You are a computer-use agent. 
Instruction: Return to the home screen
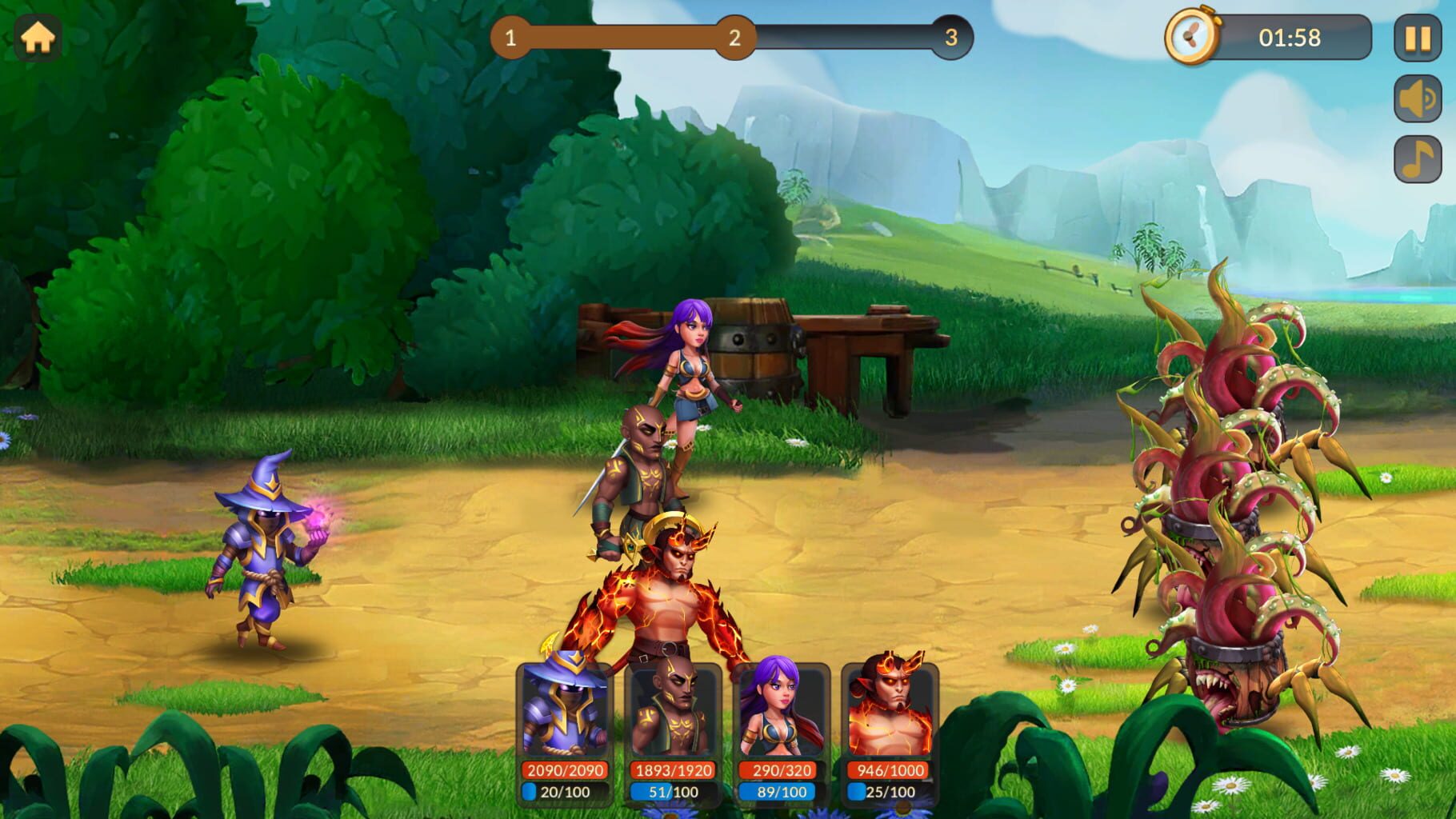pyautogui.click(x=38, y=37)
